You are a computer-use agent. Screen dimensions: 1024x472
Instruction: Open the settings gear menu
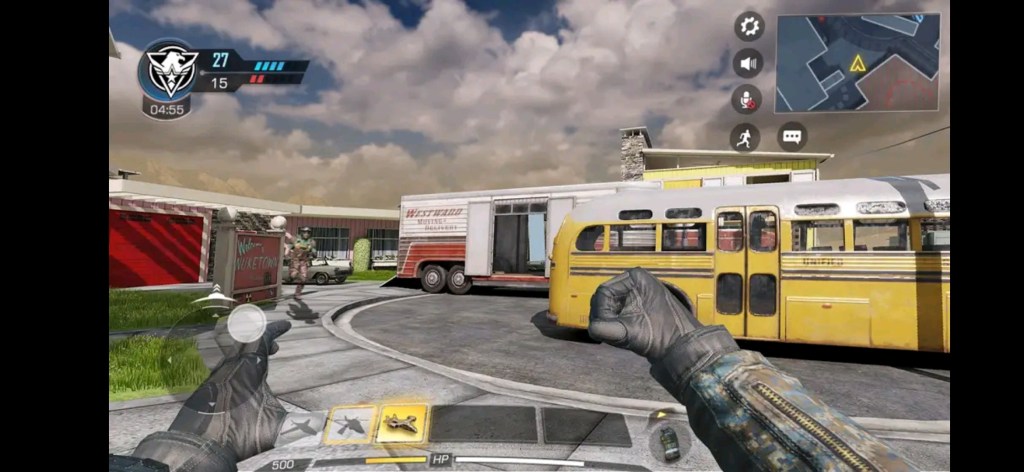[748, 26]
